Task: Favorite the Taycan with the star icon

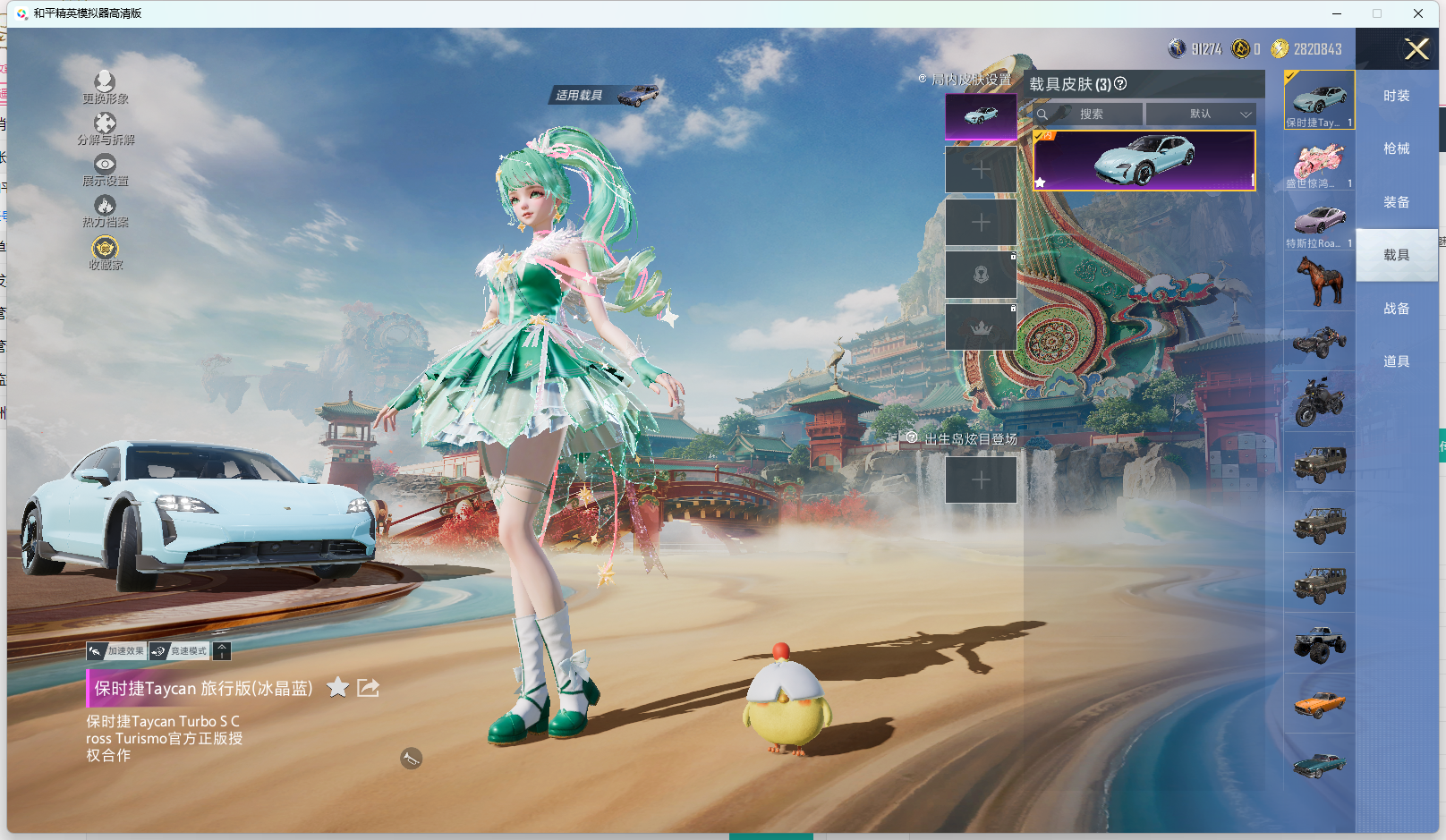Action: 337,687
